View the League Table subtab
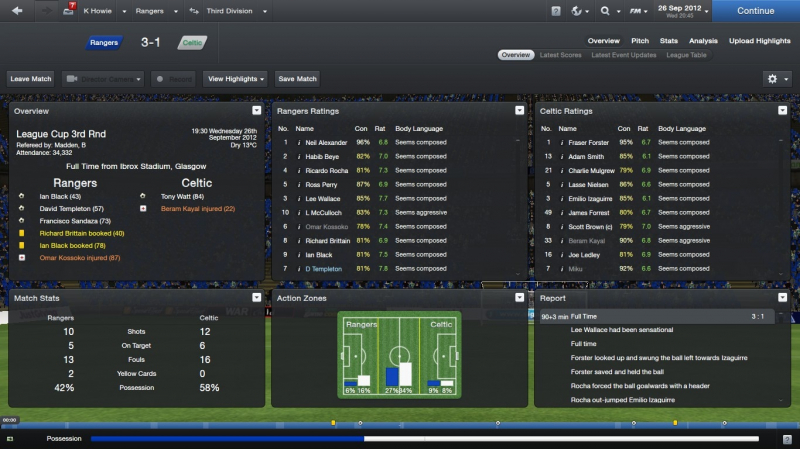The height and width of the screenshot is (449, 800). tap(686, 55)
